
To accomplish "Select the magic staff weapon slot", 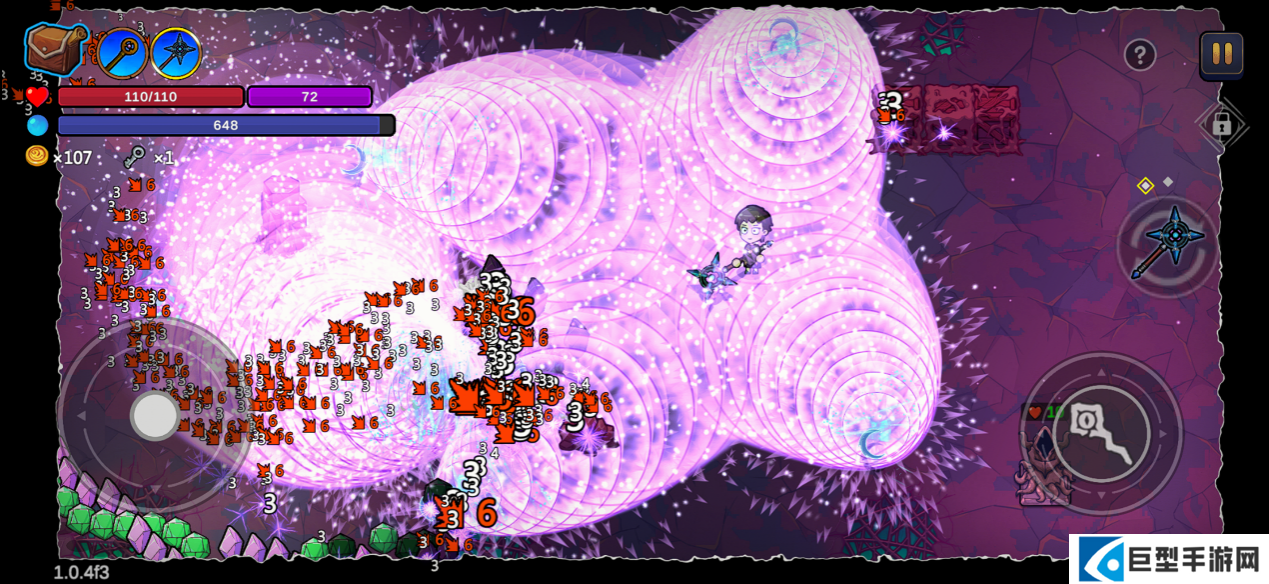I will tap(122, 53).
